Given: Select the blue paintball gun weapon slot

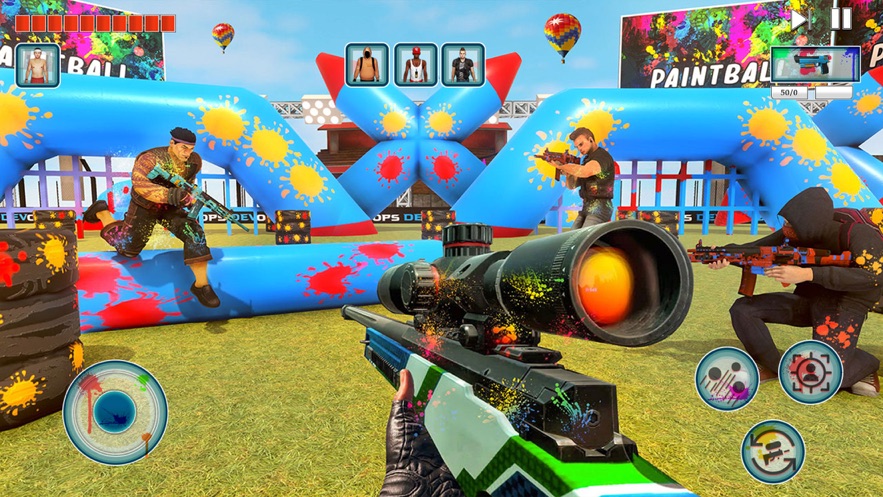Looking at the screenshot, I should pos(814,65).
